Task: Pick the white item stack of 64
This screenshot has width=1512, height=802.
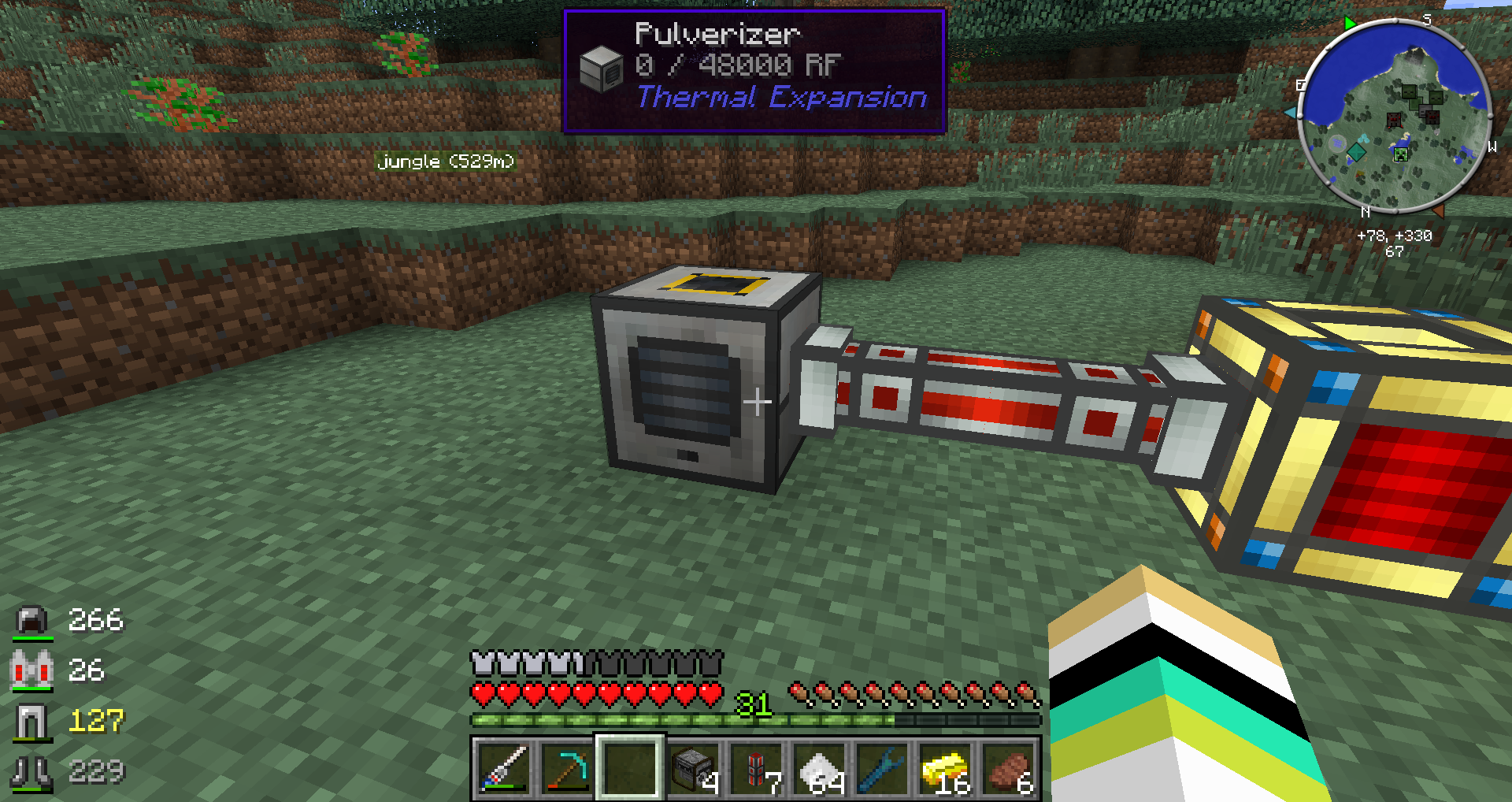Action: [x=820, y=767]
